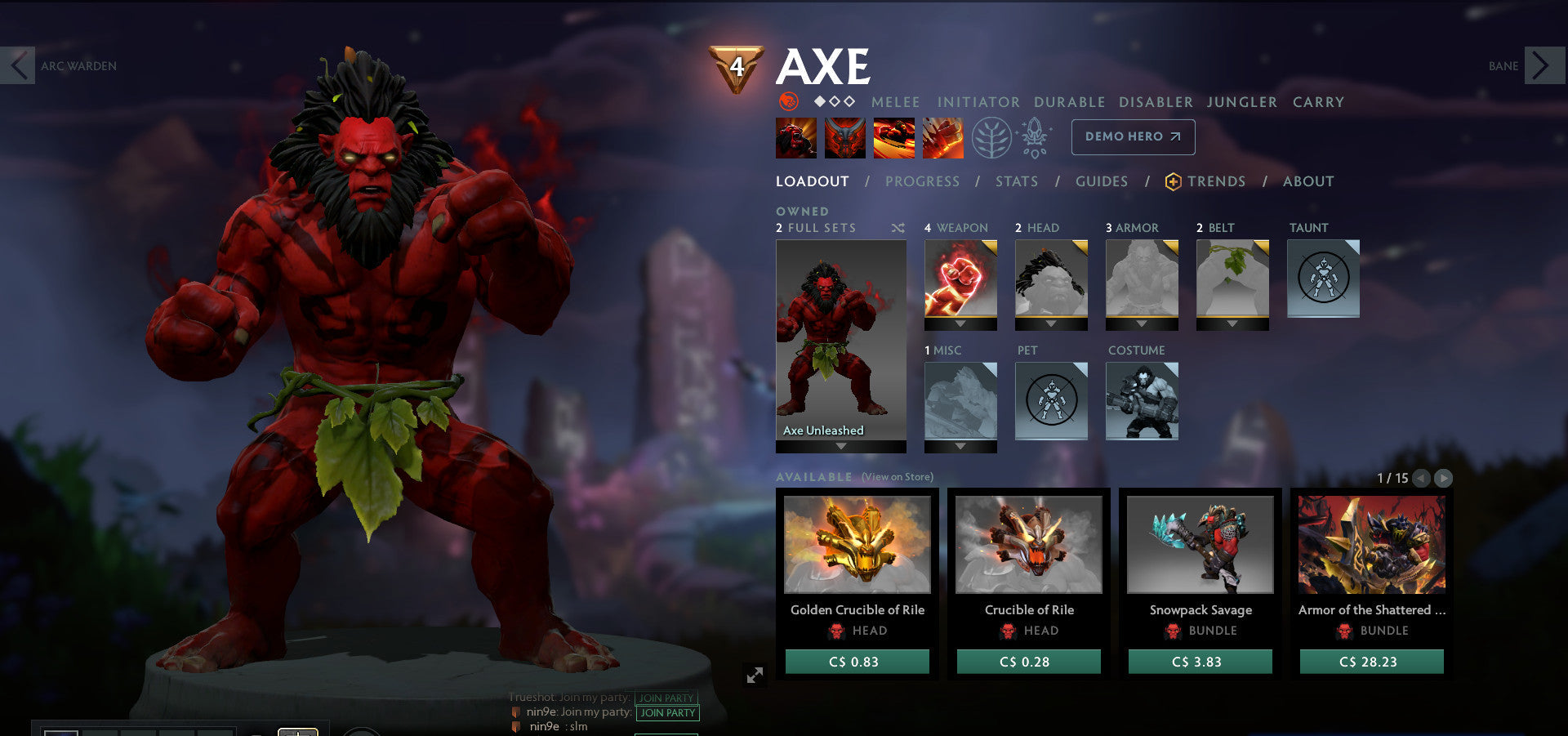The width and height of the screenshot is (1568, 736).
Task: Open the Guides tab
Action: tap(1101, 181)
